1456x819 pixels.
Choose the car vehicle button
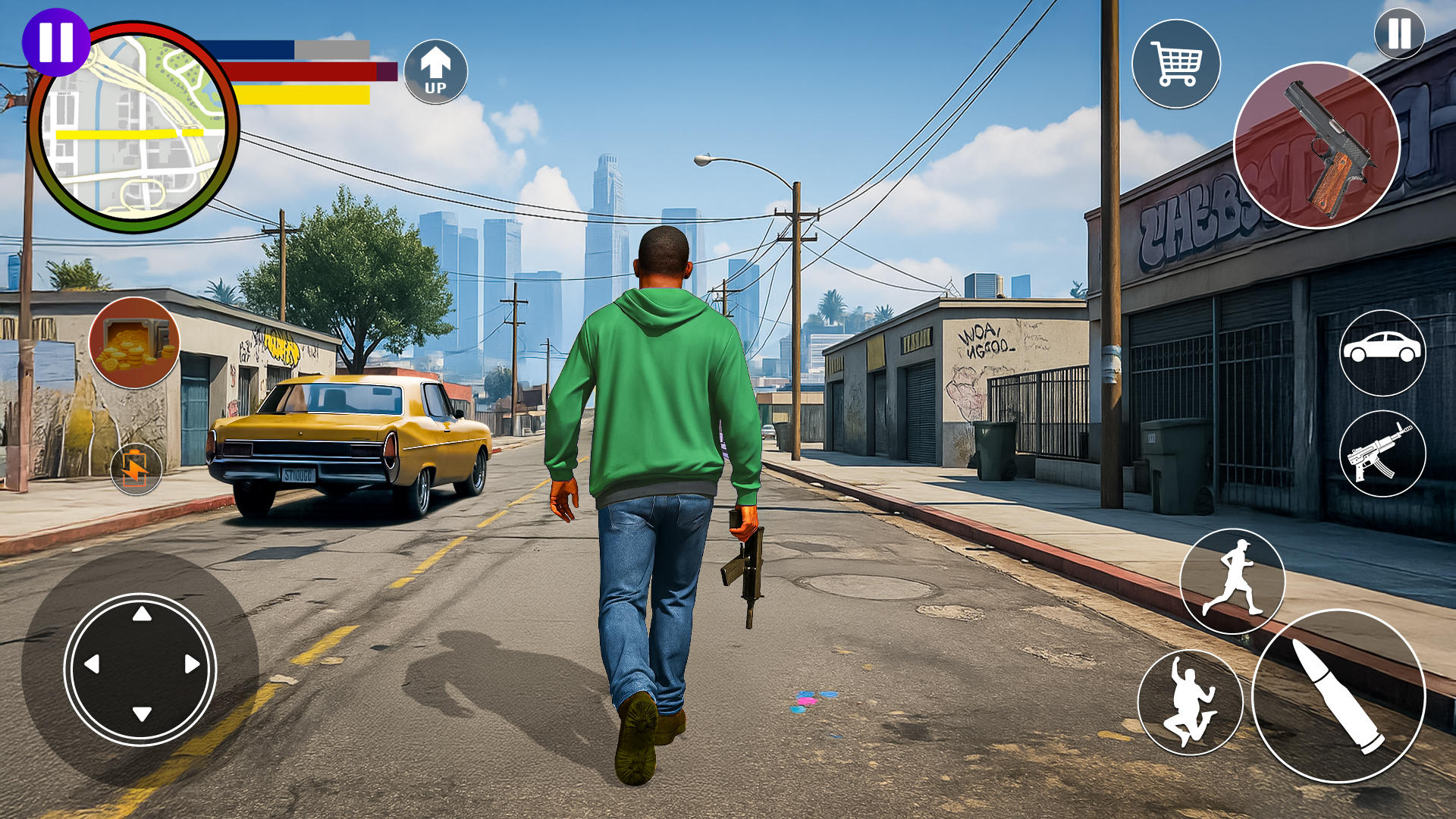[1382, 352]
